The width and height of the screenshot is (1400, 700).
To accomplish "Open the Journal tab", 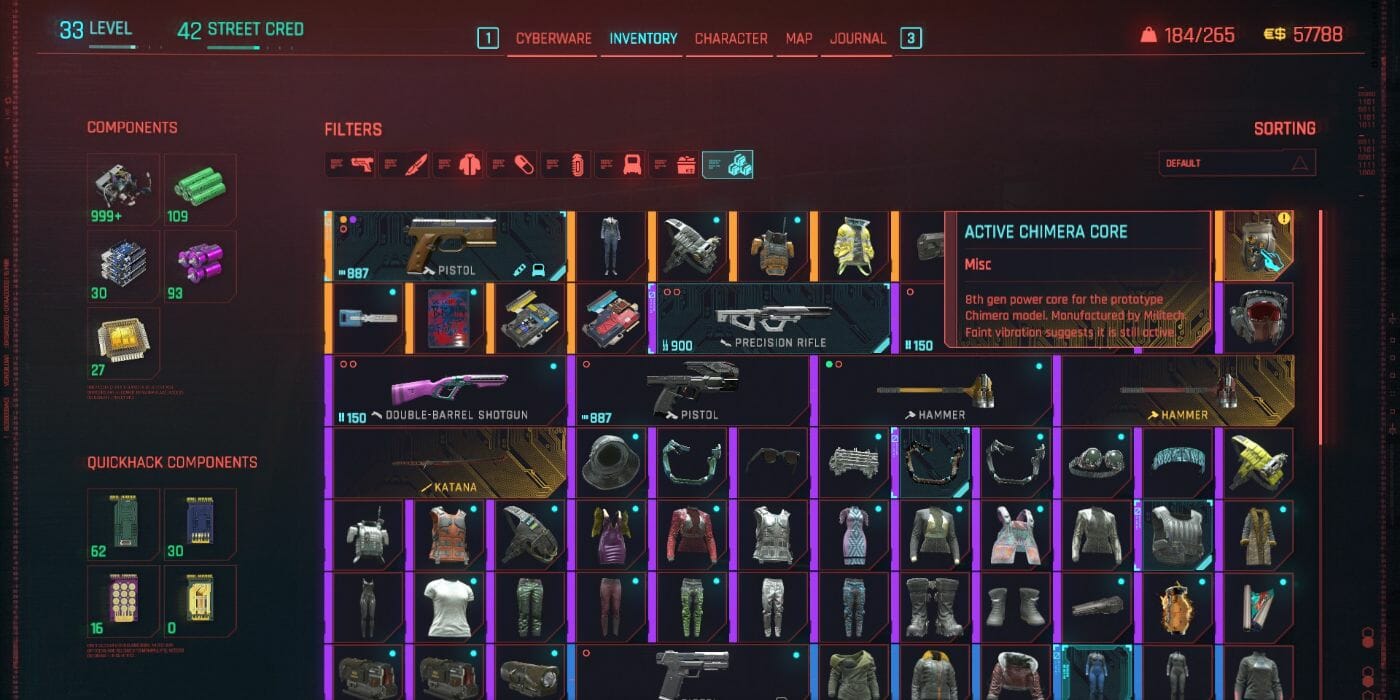I will (857, 39).
